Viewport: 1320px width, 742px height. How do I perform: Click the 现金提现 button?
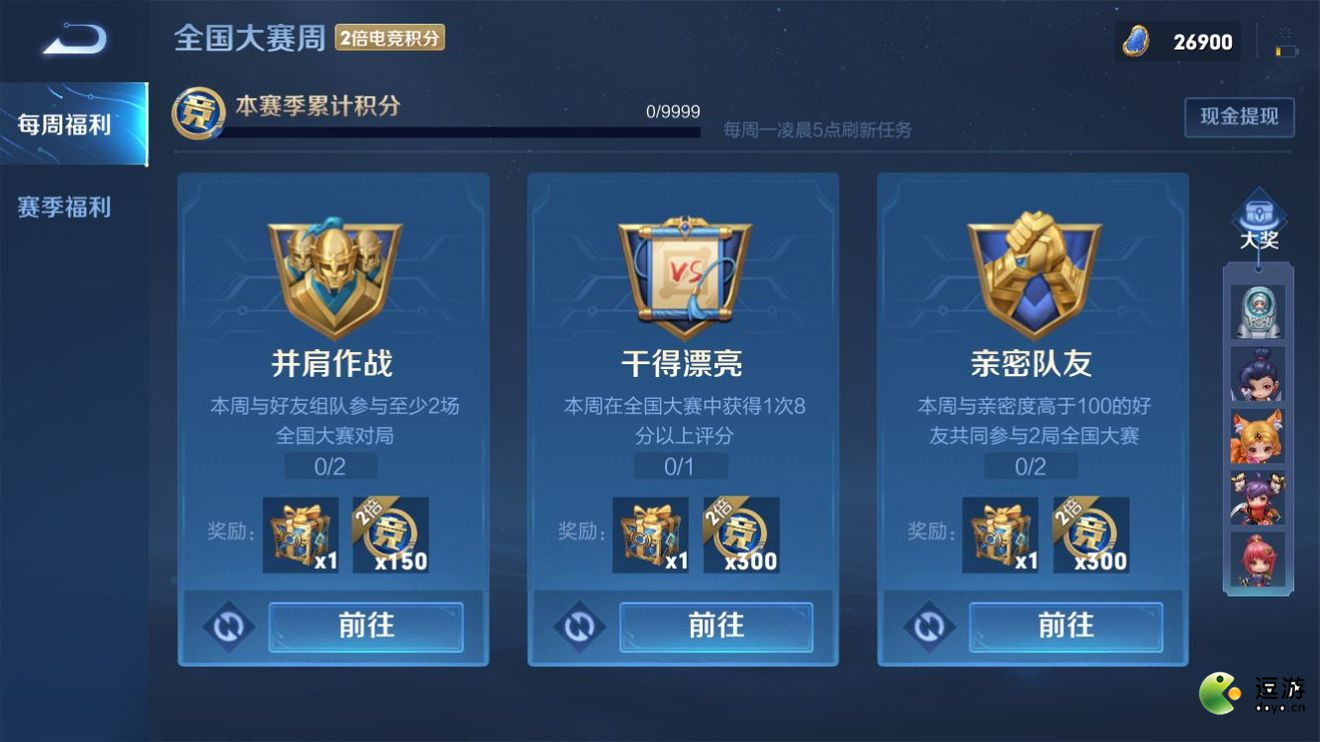click(1239, 116)
